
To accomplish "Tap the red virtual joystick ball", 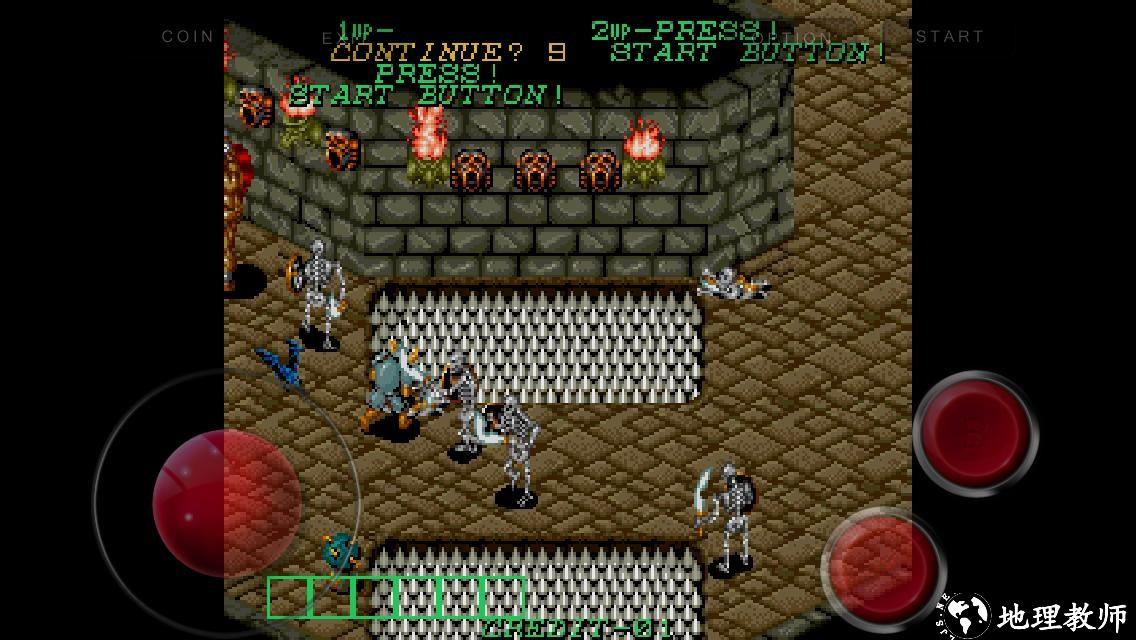I will pos(227,502).
